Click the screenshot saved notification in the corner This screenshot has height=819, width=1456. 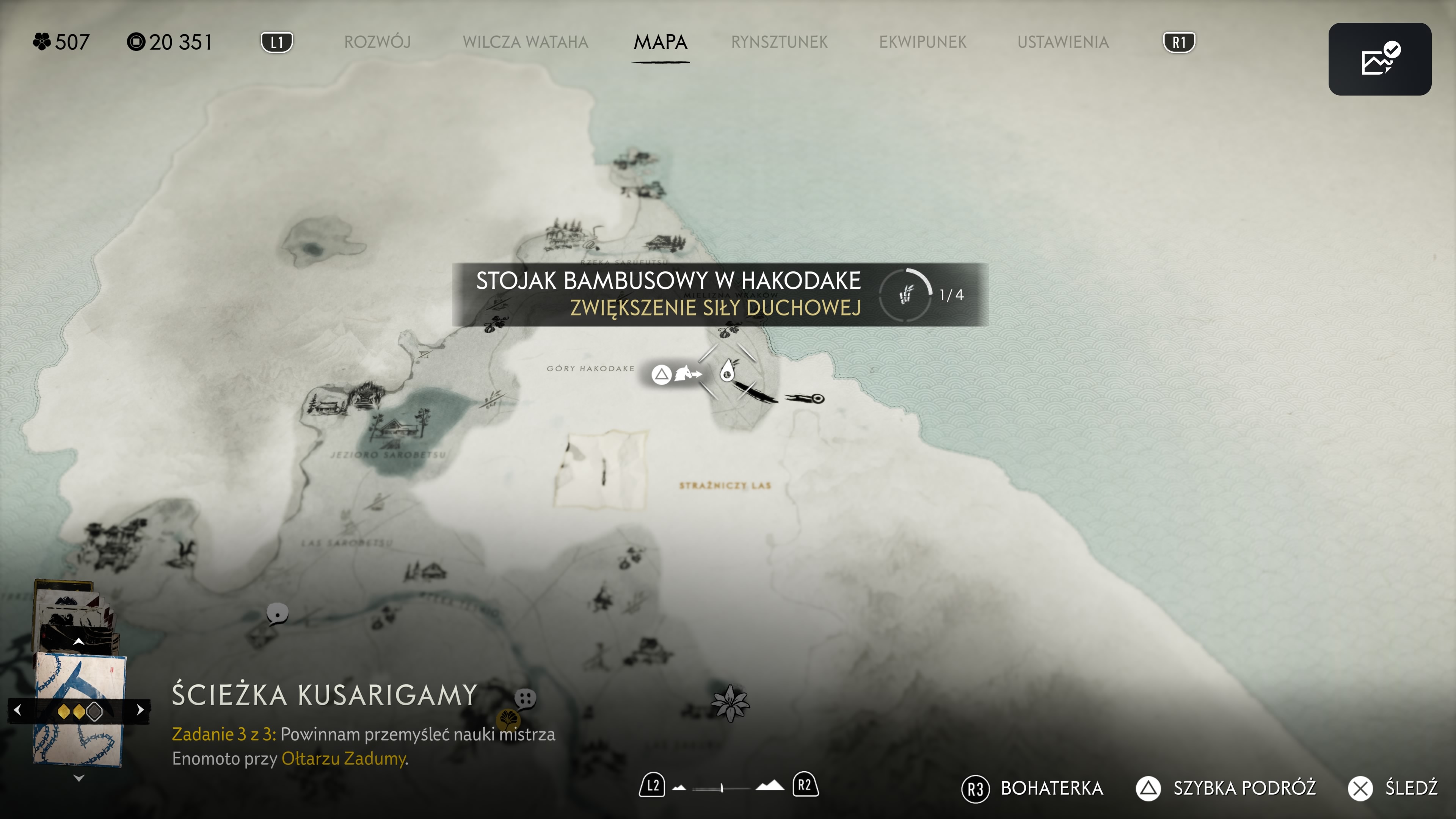[1379, 59]
